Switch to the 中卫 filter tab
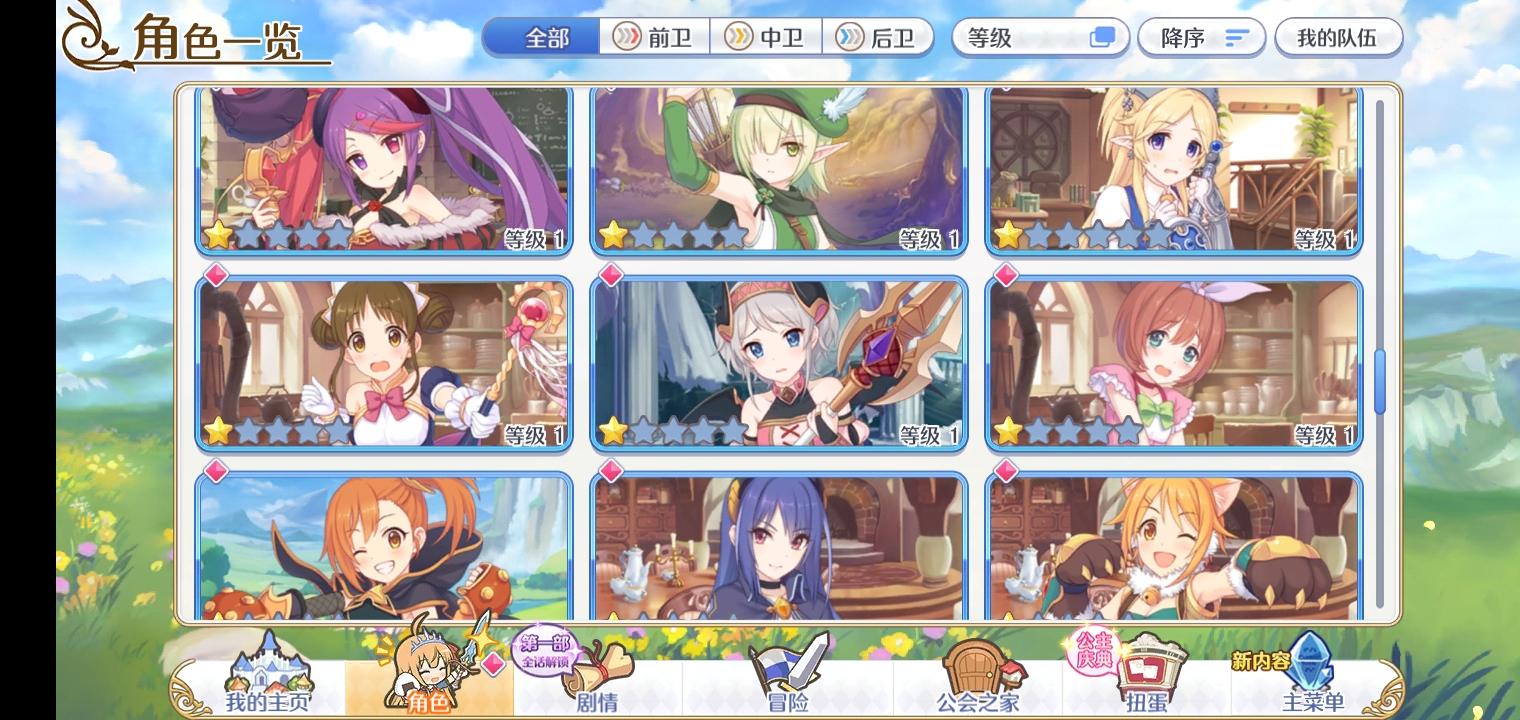 click(x=768, y=37)
